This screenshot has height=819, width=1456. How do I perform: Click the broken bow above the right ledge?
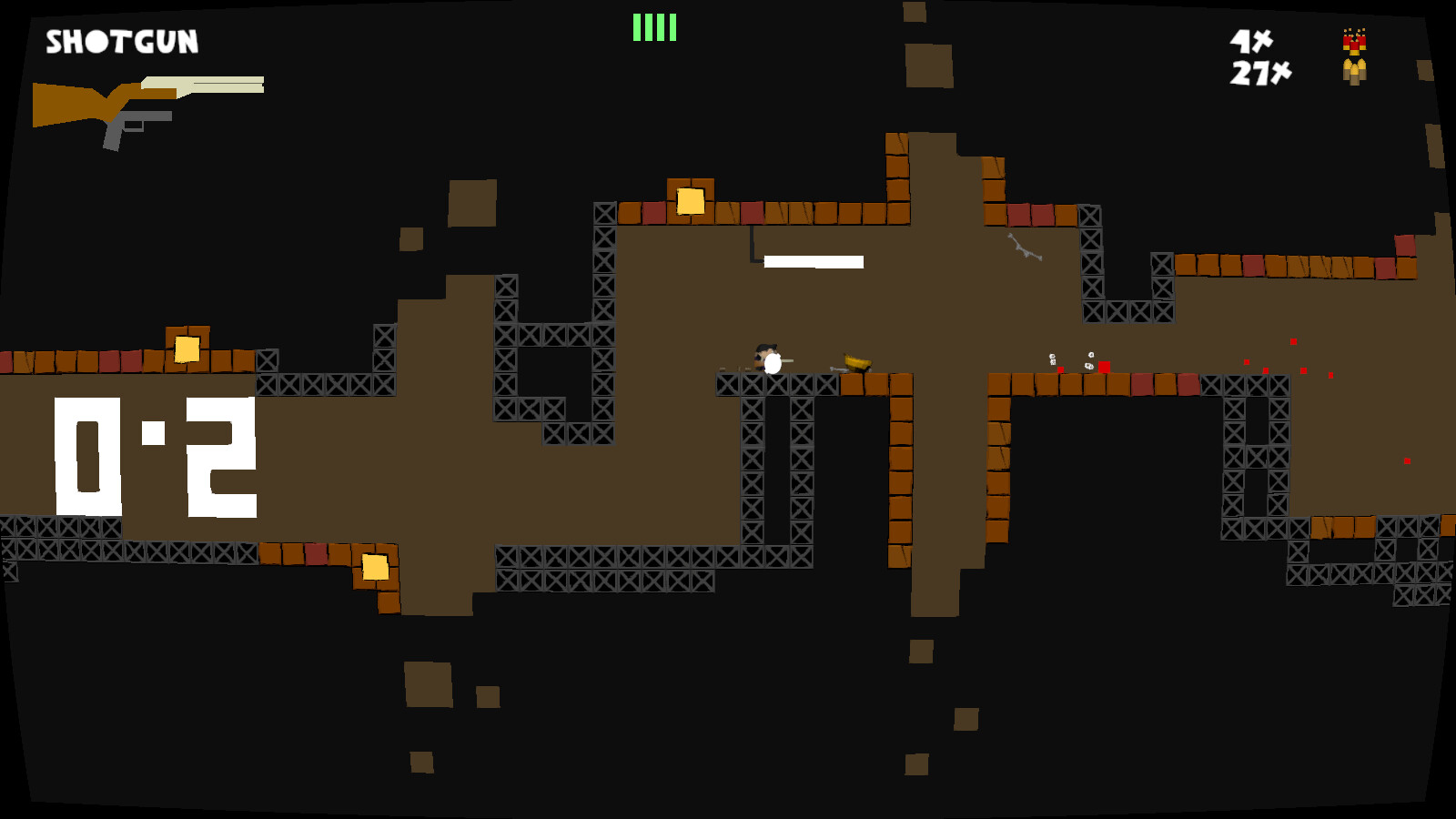pyautogui.click(x=1022, y=248)
